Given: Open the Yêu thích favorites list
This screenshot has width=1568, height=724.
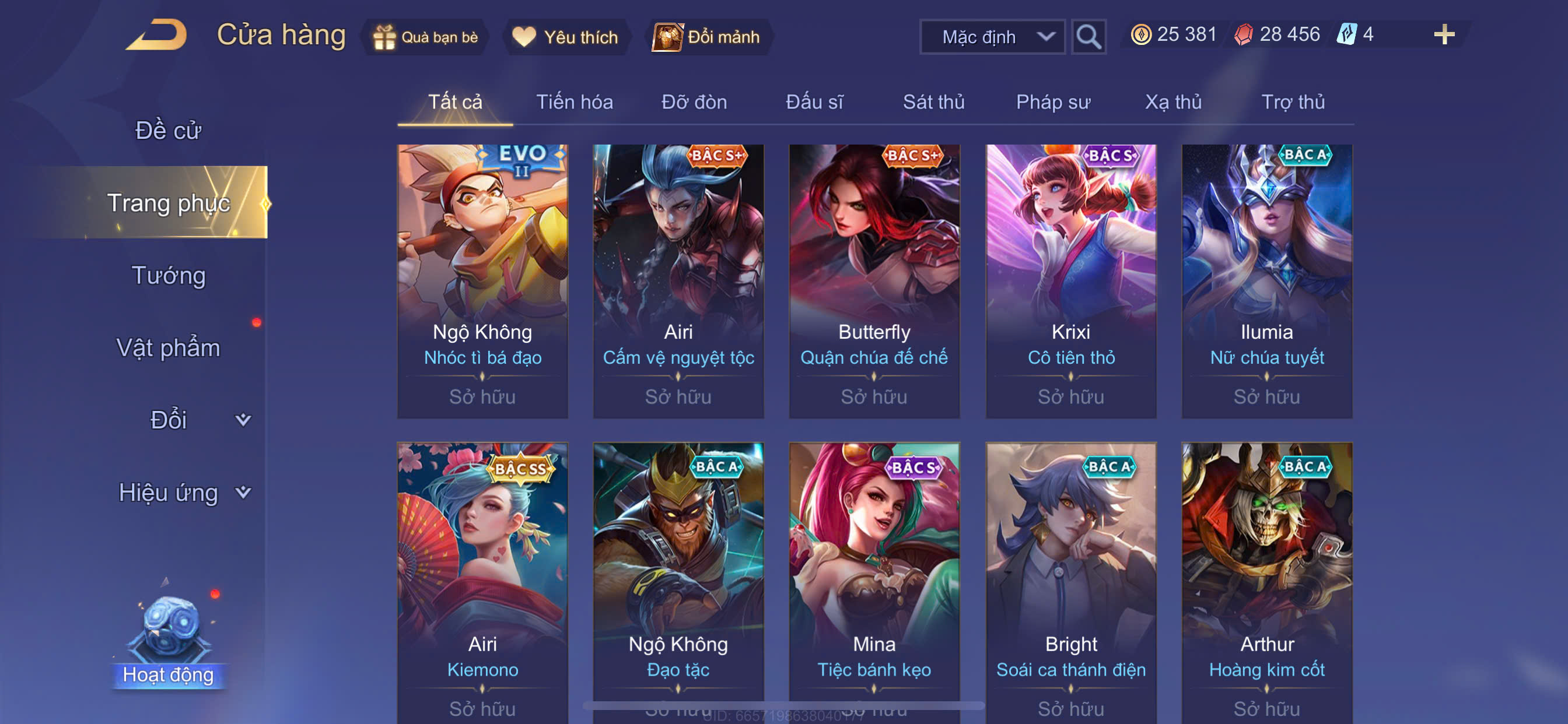Looking at the screenshot, I should [x=565, y=37].
